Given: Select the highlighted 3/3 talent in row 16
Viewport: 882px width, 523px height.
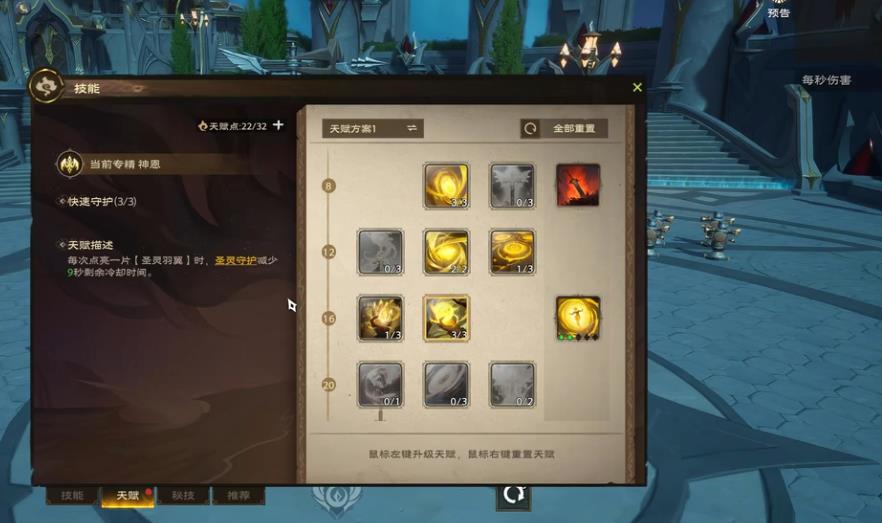Looking at the screenshot, I should (x=446, y=318).
